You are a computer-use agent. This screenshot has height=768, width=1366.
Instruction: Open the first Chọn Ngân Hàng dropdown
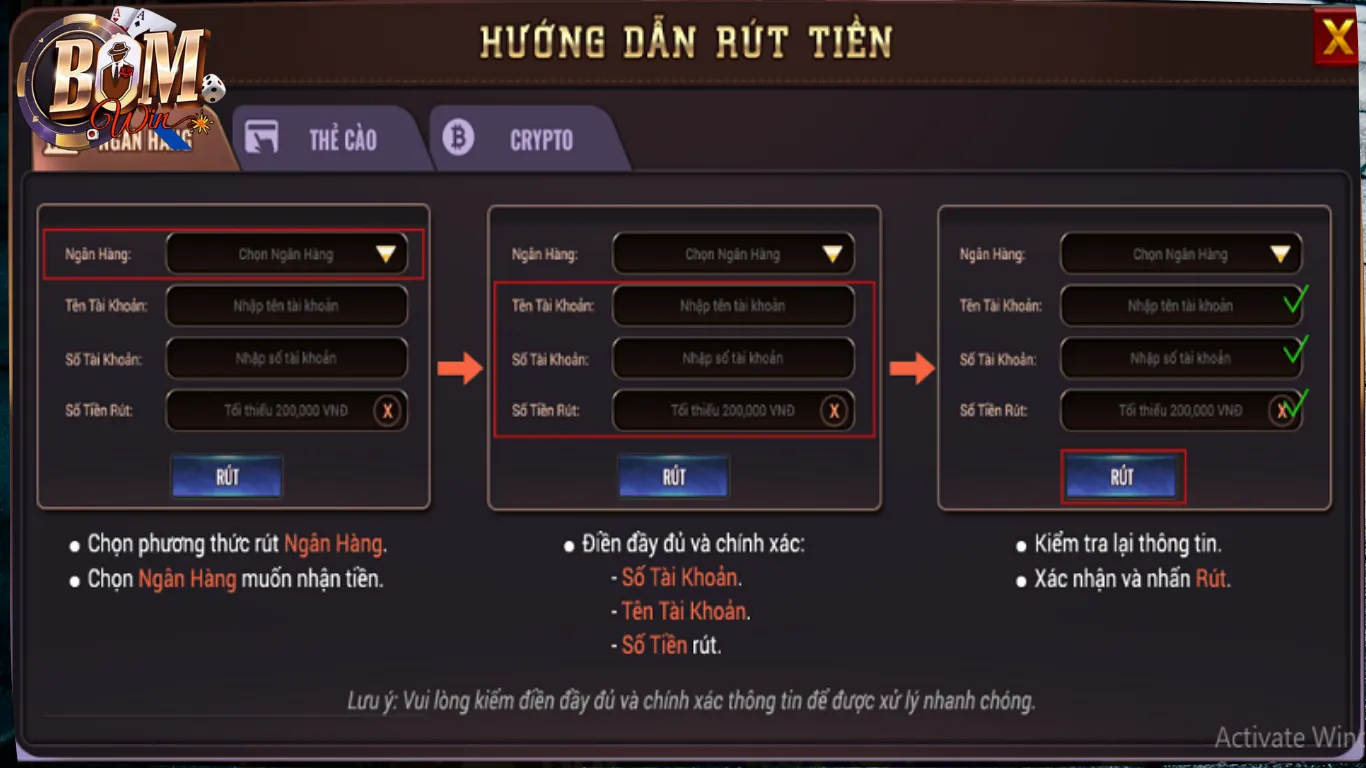point(286,253)
